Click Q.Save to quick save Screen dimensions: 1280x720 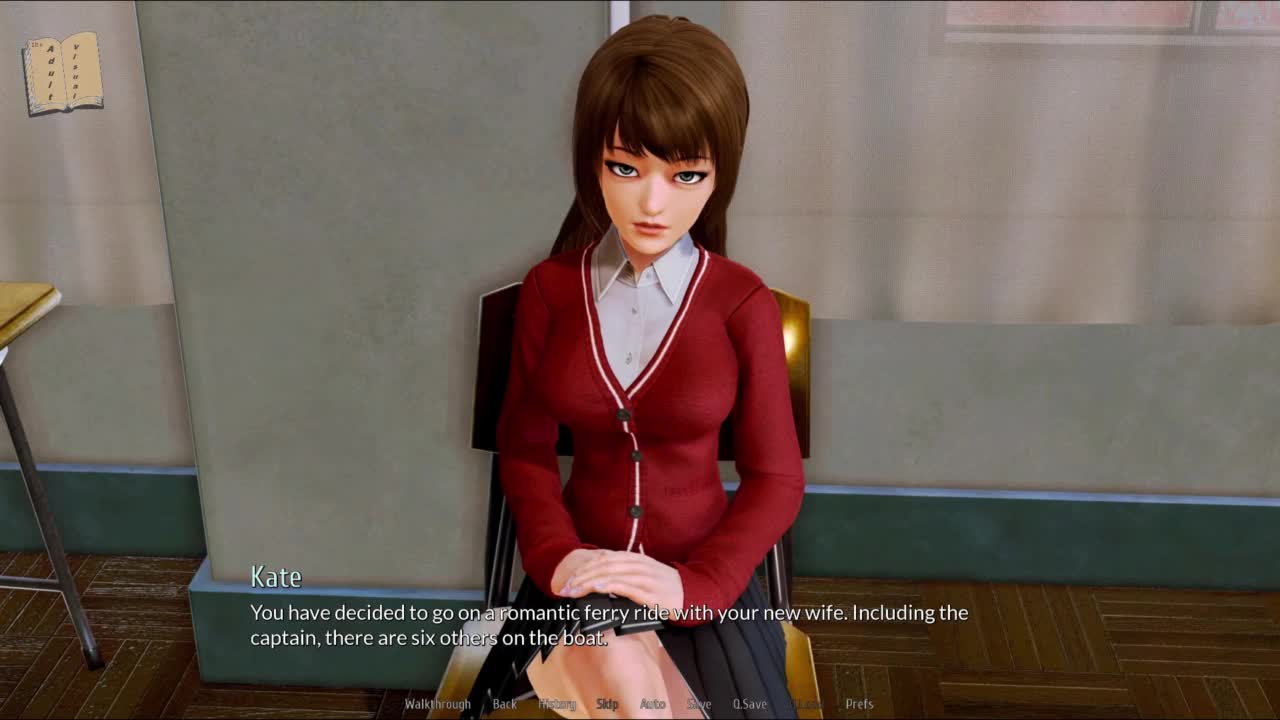pyautogui.click(x=750, y=704)
